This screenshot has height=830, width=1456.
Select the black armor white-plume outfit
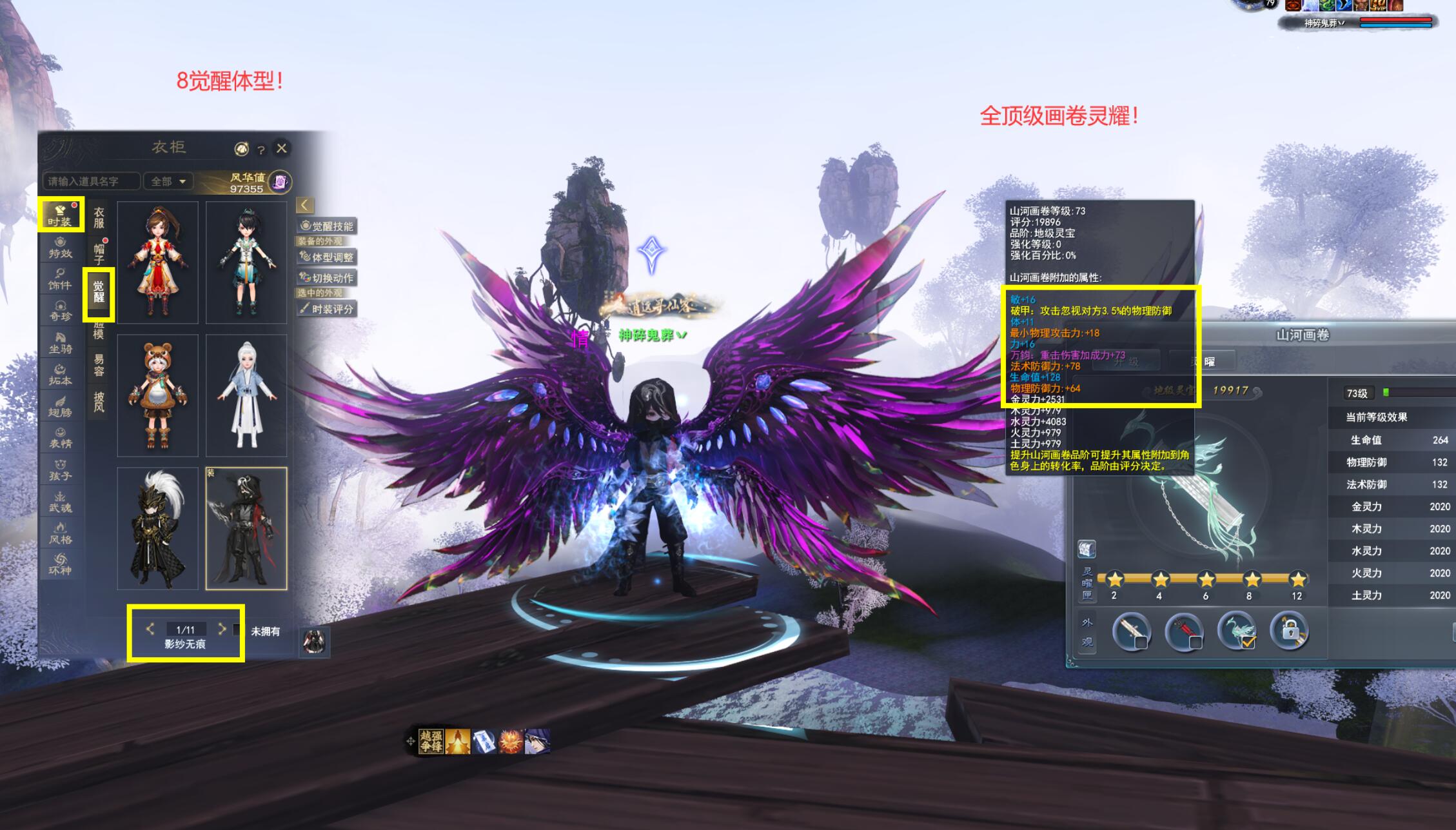click(158, 528)
